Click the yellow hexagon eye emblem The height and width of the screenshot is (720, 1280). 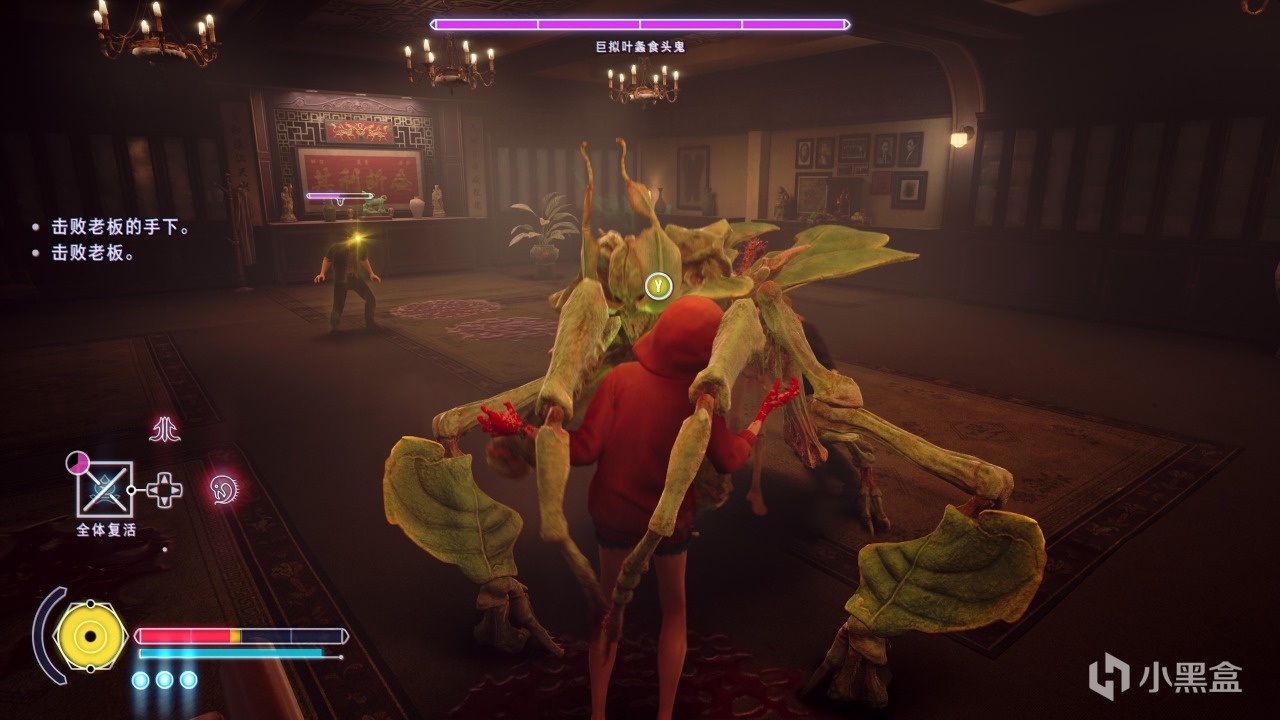91,636
